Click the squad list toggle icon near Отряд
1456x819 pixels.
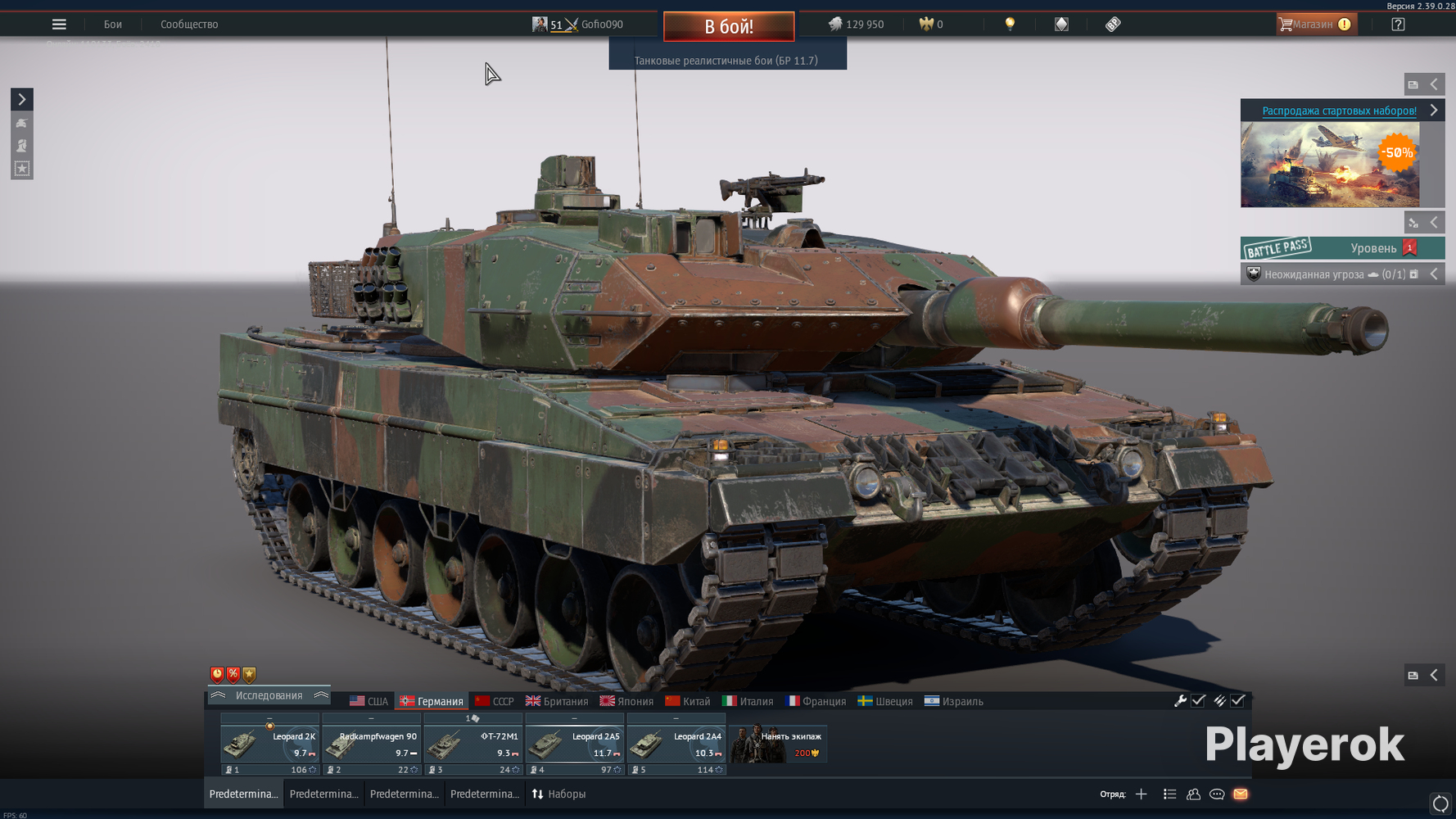pyautogui.click(x=1169, y=794)
